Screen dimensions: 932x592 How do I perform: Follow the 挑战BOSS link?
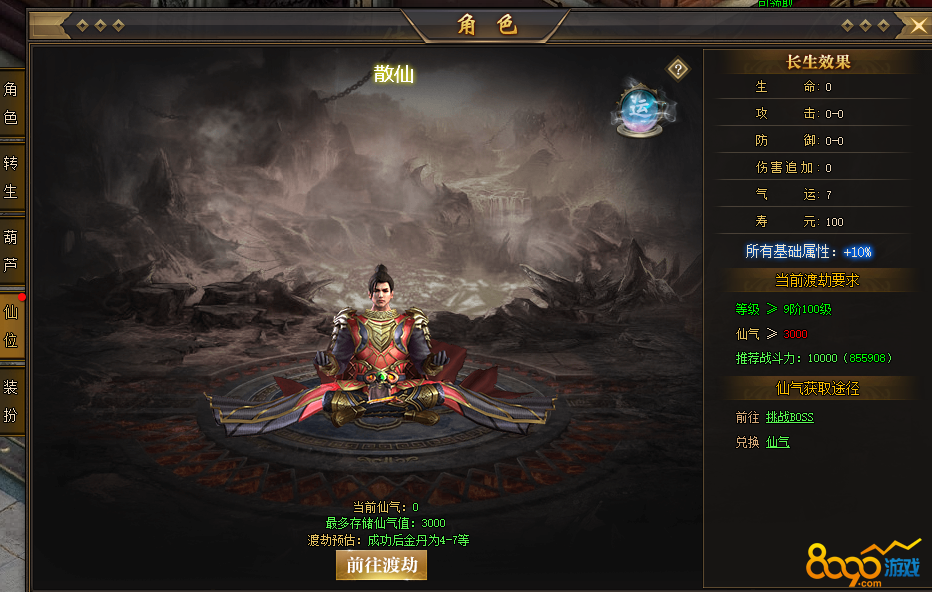point(789,417)
